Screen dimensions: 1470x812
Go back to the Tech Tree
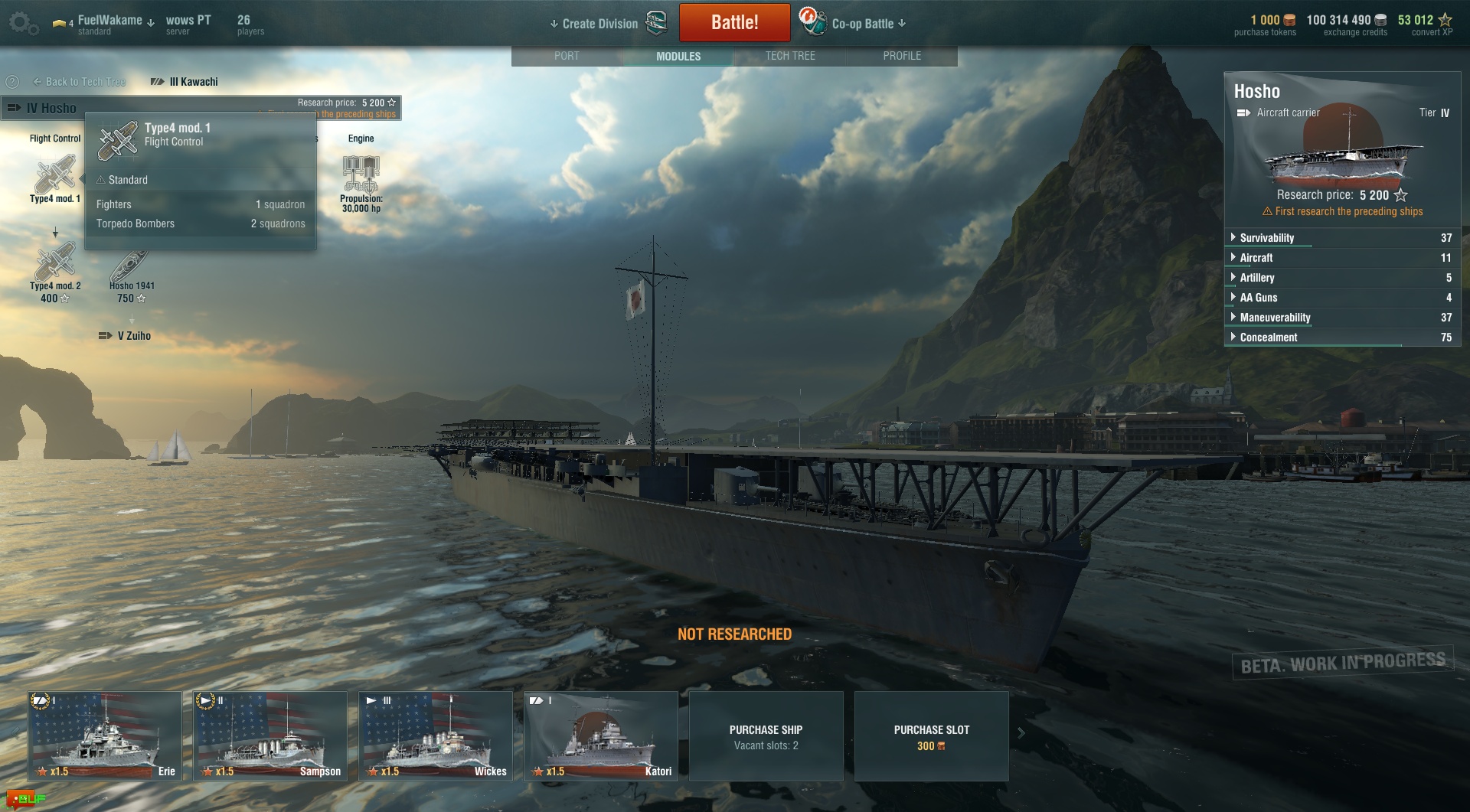pyautogui.click(x=80, y=82)
